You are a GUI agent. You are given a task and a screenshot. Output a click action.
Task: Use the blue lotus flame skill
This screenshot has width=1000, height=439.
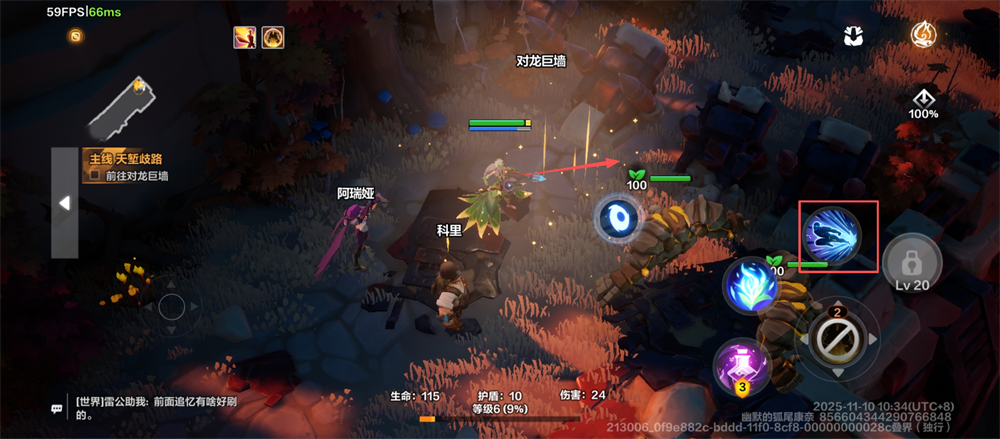click(x=753, y=288)
